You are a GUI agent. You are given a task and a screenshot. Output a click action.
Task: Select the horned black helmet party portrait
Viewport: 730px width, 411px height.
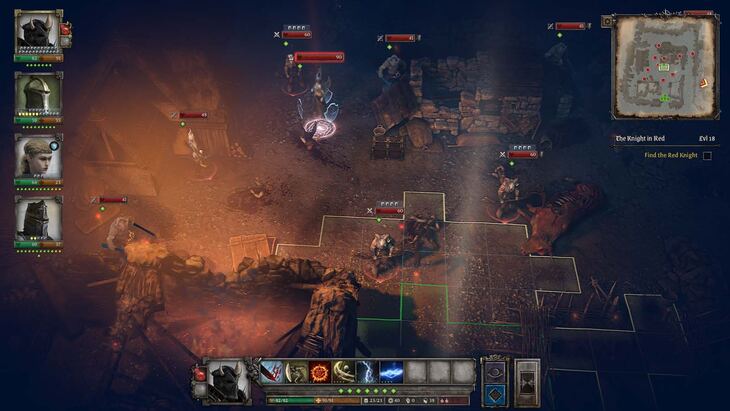(37, 31)
